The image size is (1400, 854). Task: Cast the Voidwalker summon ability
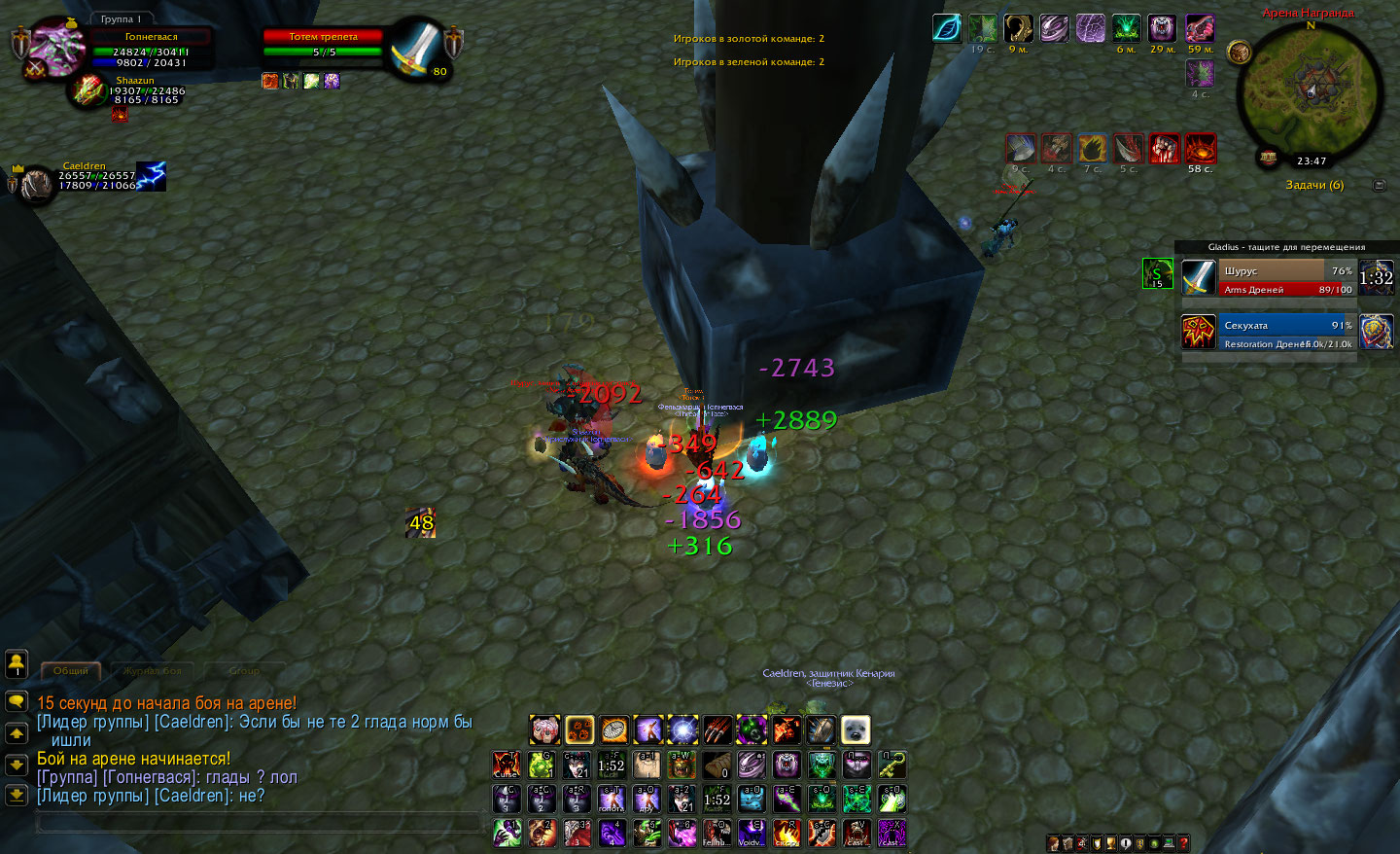(x=752, y=833)
